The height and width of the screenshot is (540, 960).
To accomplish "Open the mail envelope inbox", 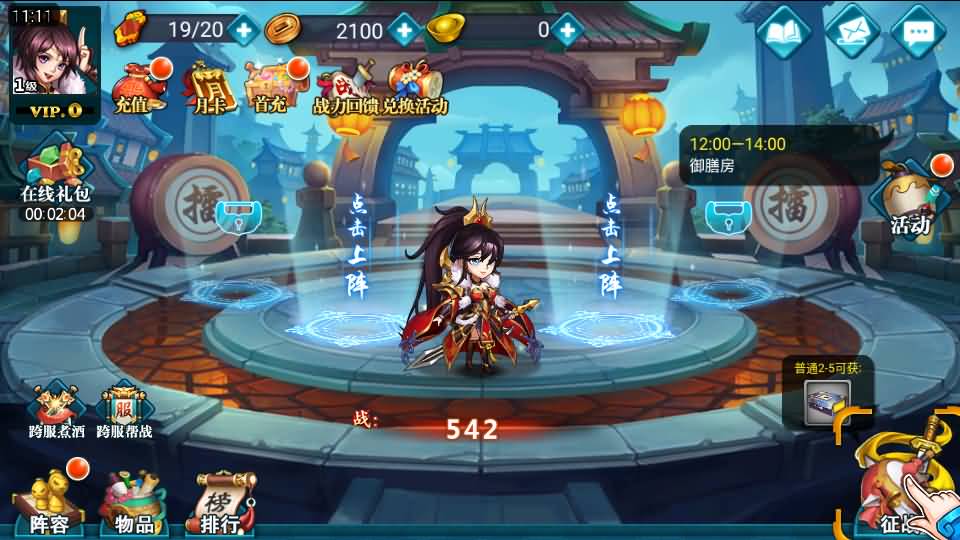I will click(852, 33).
